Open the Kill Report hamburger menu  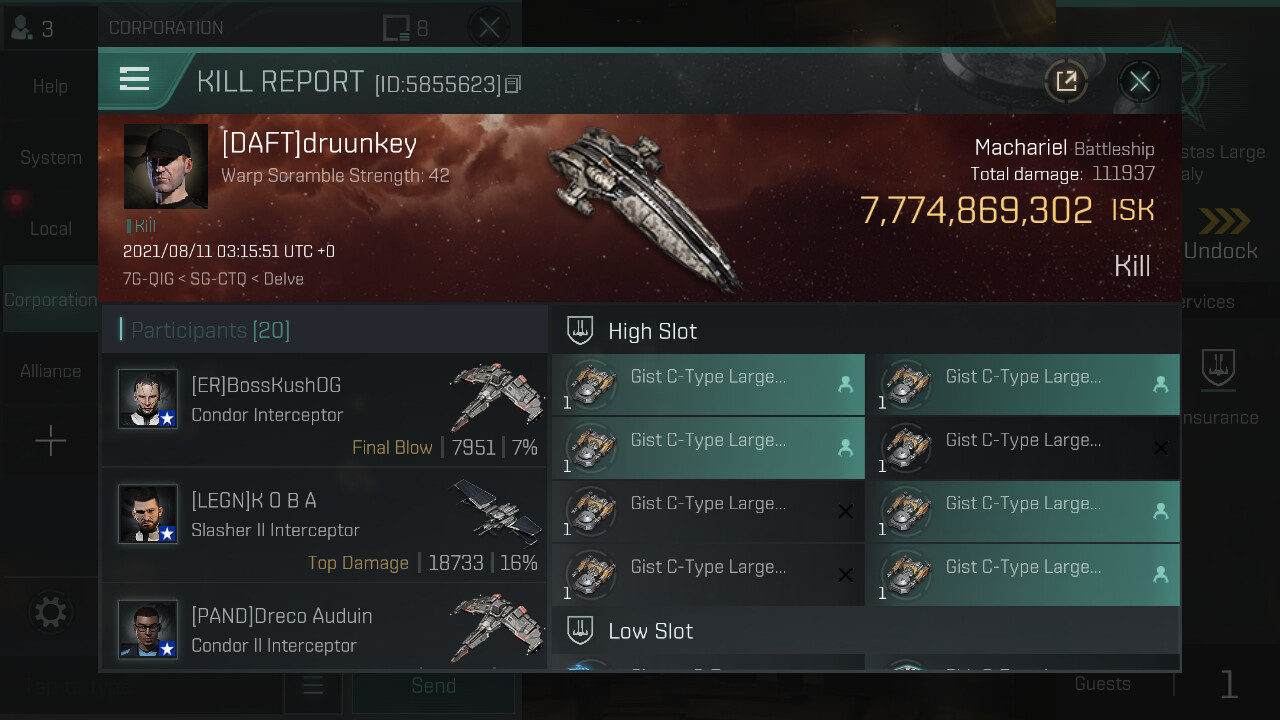click(134, 80)
